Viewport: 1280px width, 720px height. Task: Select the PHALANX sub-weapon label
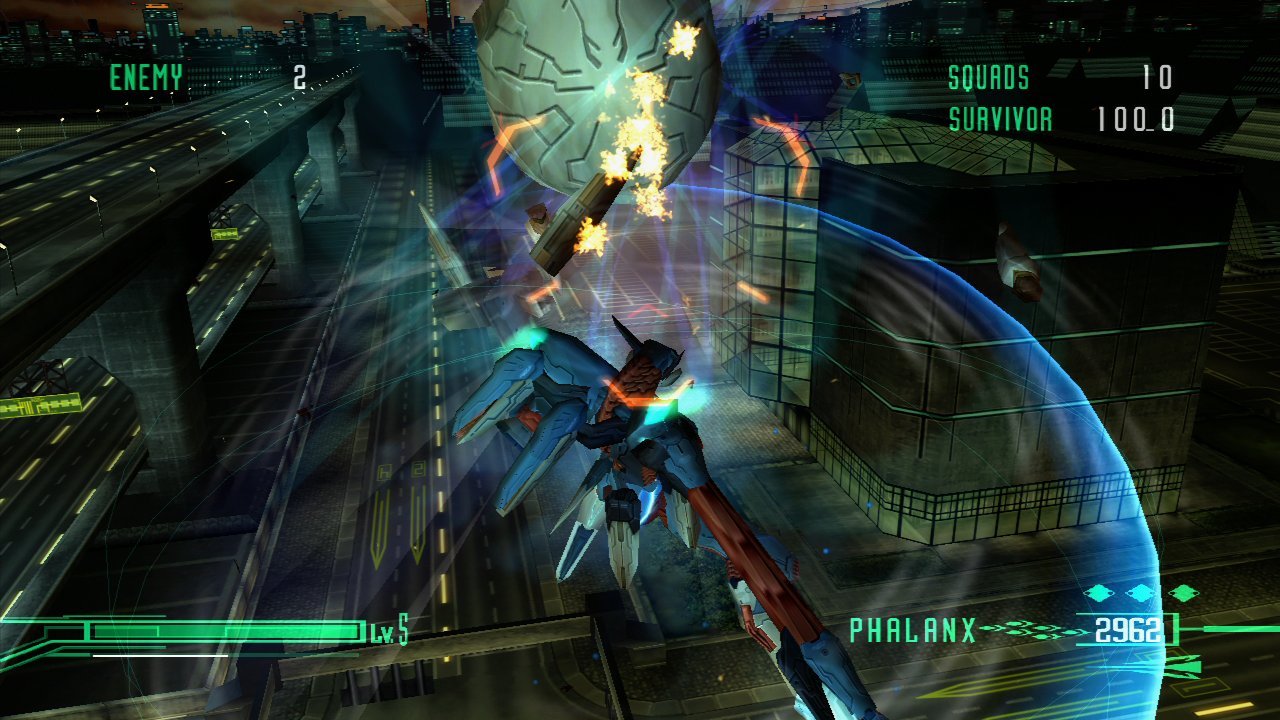pyautogui.click(x=912, y=630)
